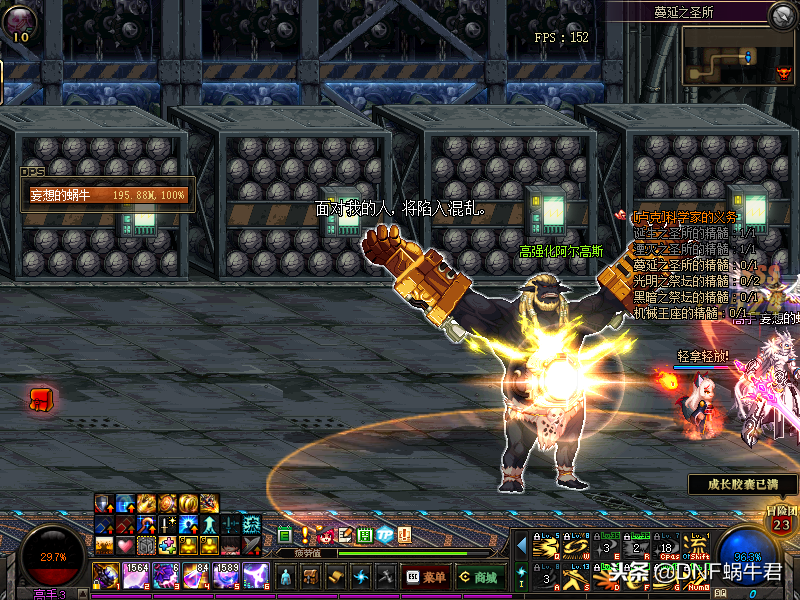Activate the Q-key skill icon
The width and height of the screenshot is (800, 600).
tap(546, 546)
